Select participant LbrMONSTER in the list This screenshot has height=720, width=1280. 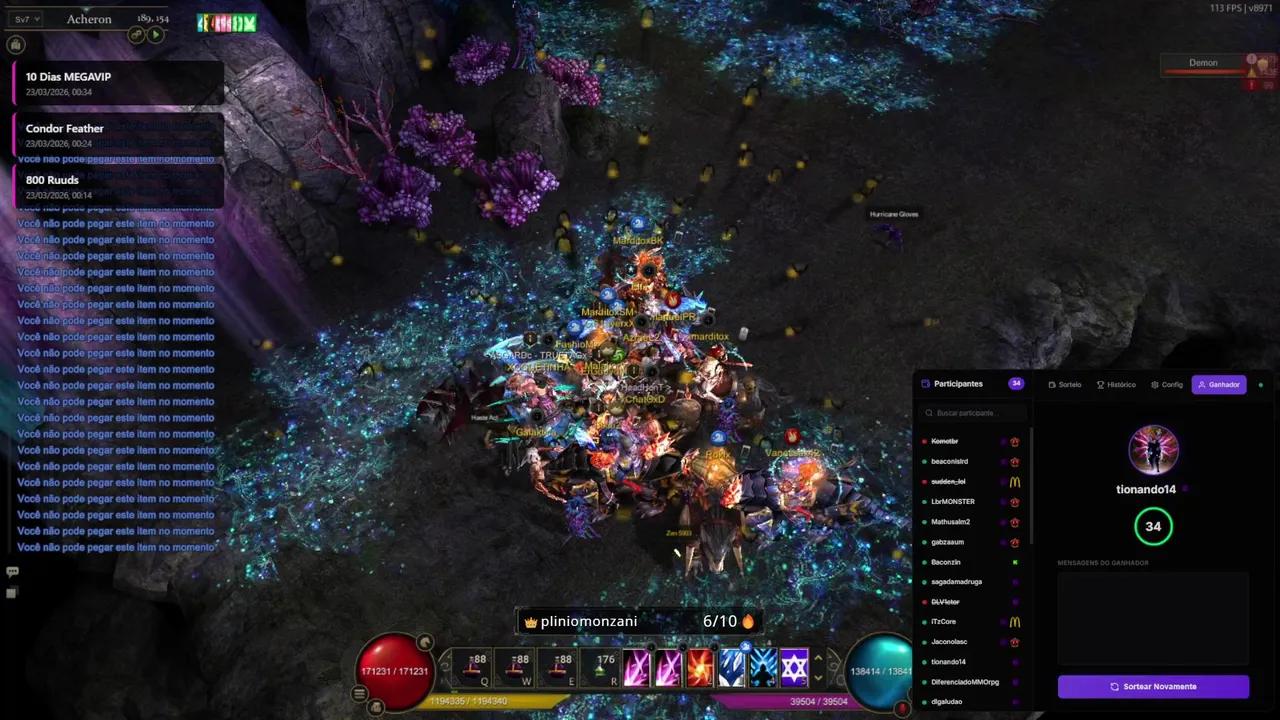[x=952, y=502]
